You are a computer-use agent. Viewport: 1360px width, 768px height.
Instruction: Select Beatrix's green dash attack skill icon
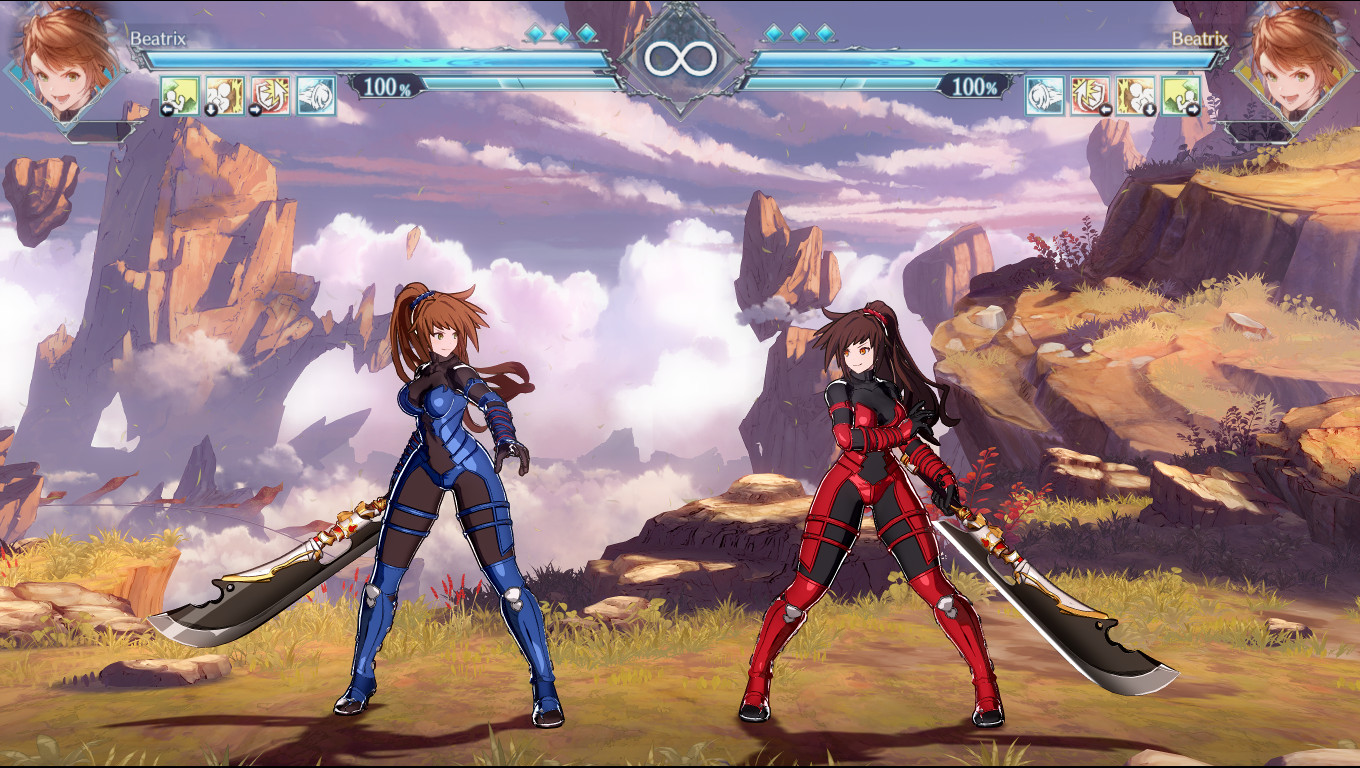click(x=180, y=96)
